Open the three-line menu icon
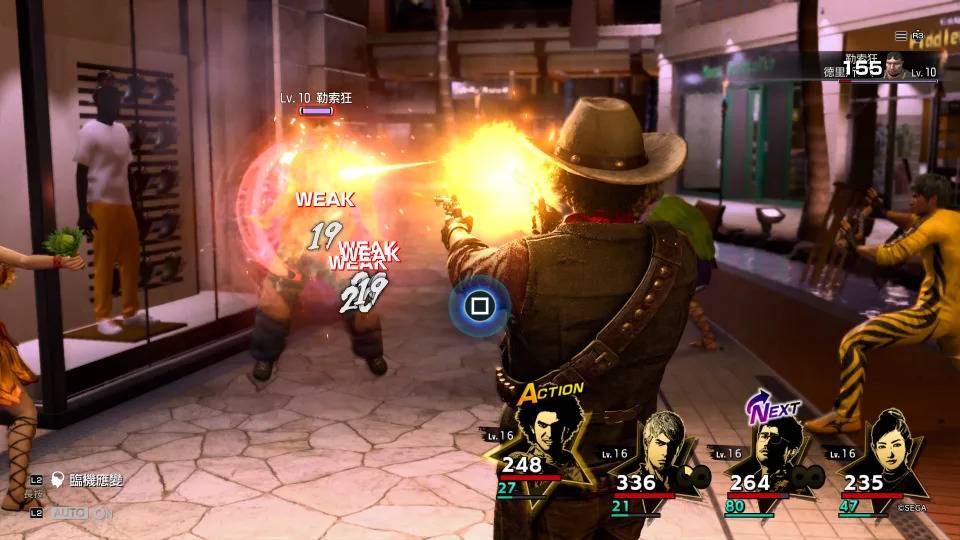 point(901,36)
